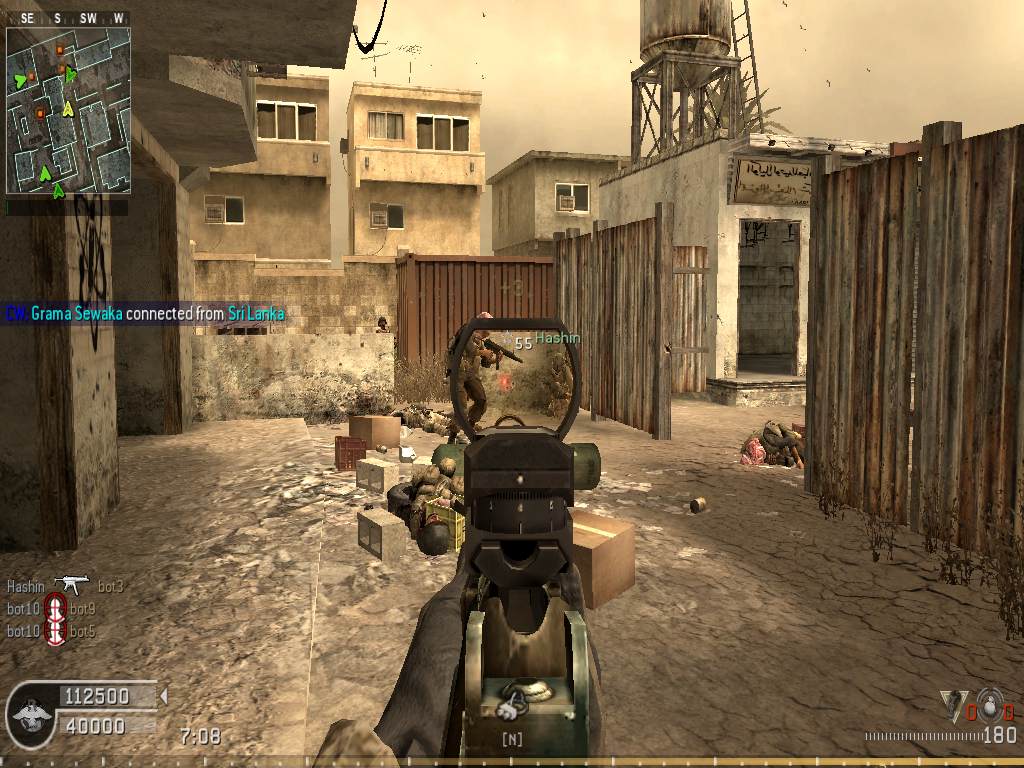Click the winged faction emblem by the scores
Viewport: 1024px width, 768px height.
tap(29, 712)
